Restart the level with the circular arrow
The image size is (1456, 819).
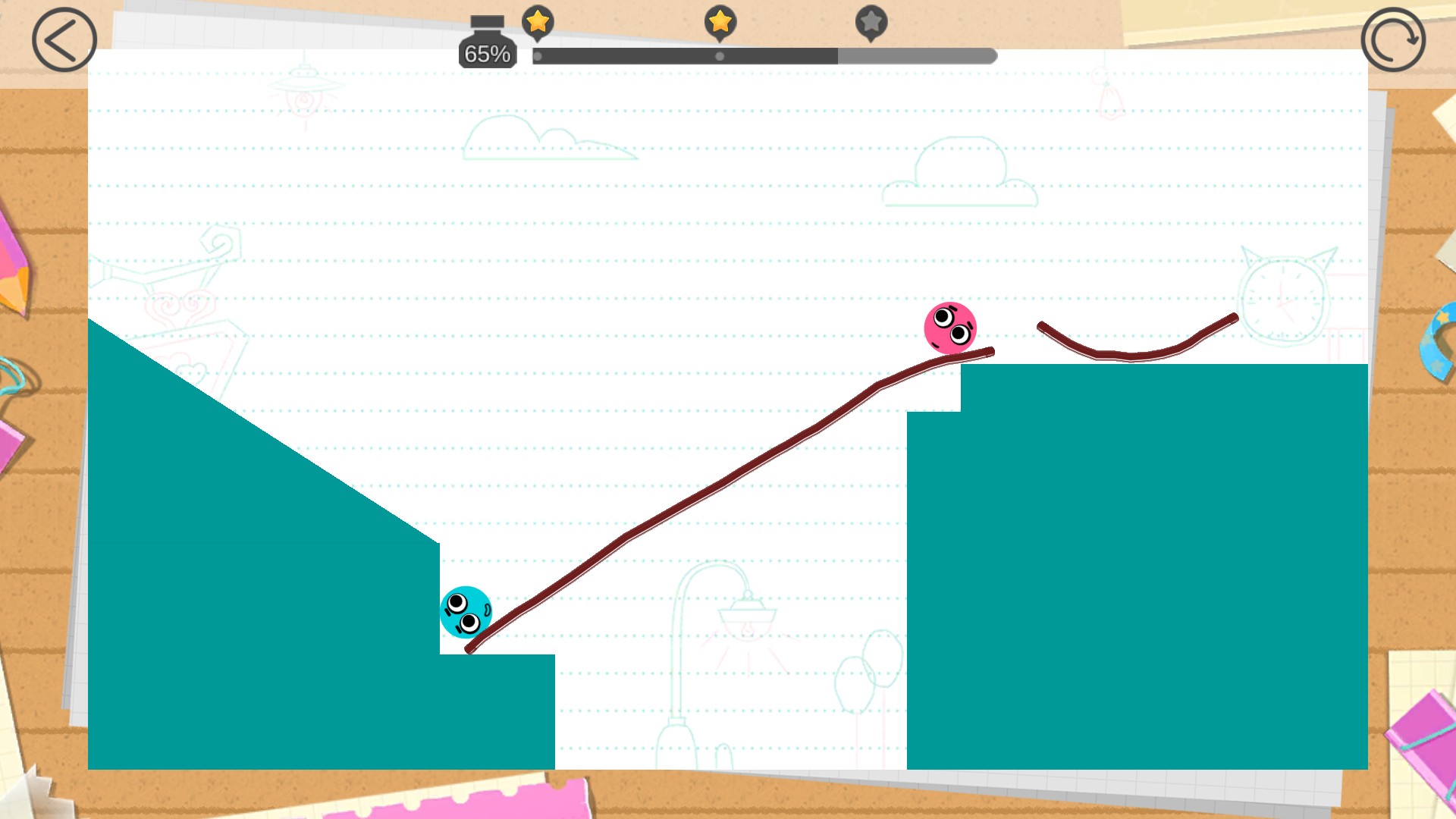point(1392,40)
